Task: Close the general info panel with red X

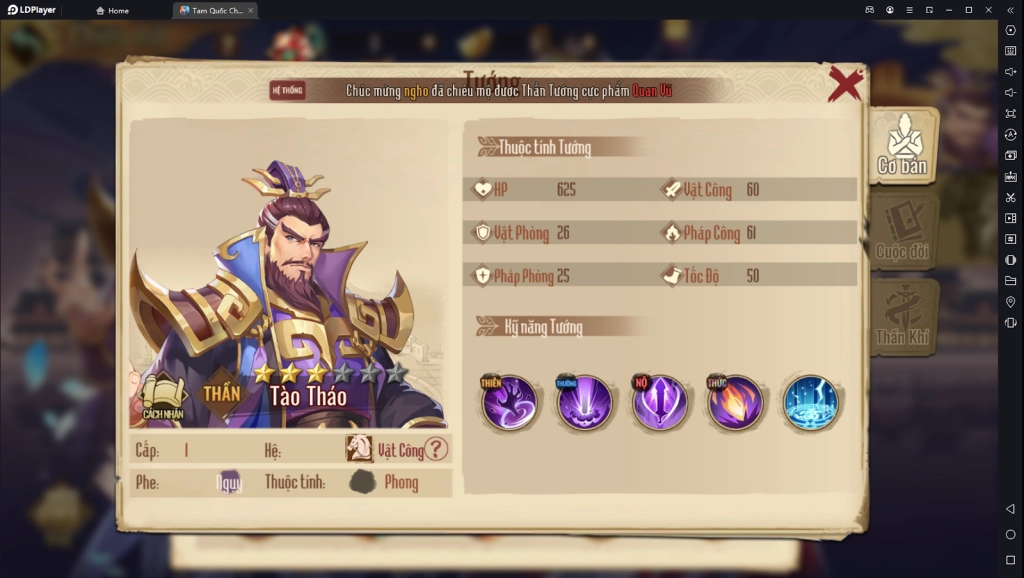Action: [x=845, y=85]
